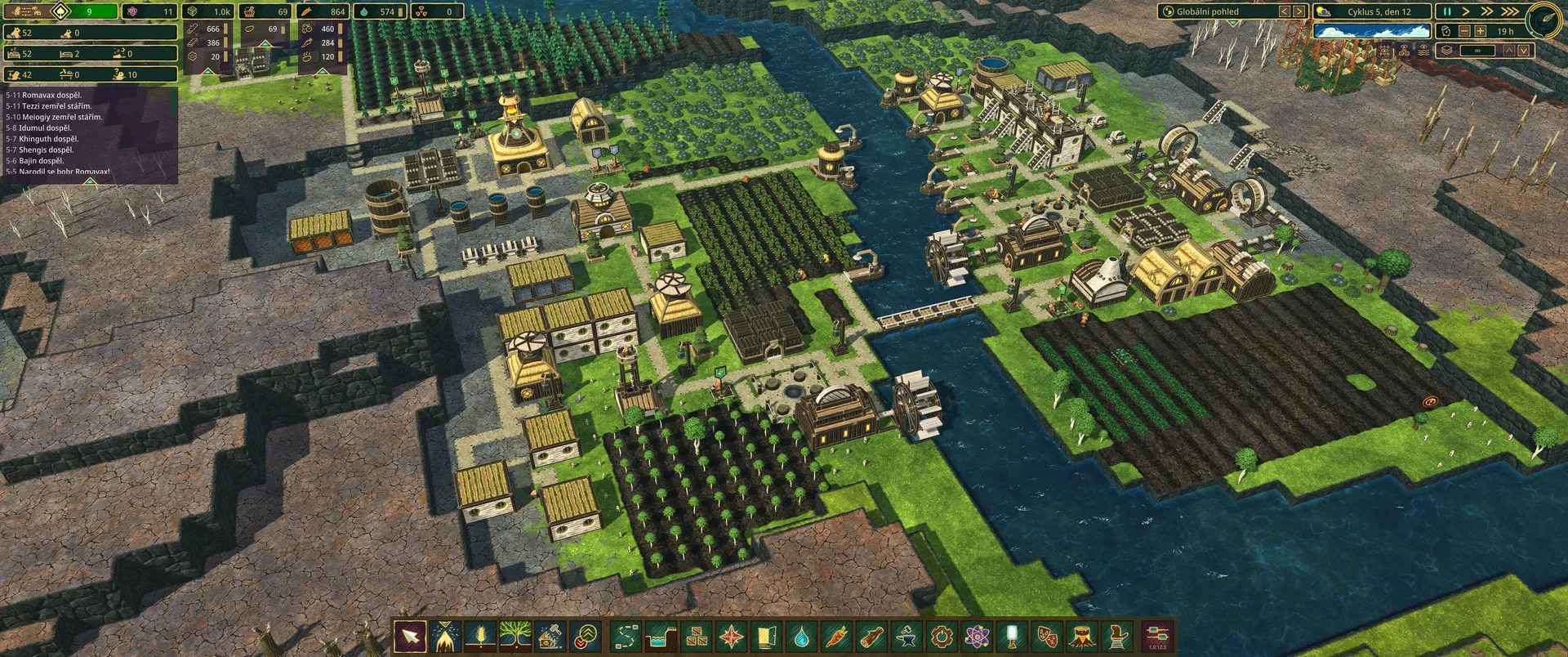Open the anvil metal building category
The image size is (1568, 657).
click(906, 636)
